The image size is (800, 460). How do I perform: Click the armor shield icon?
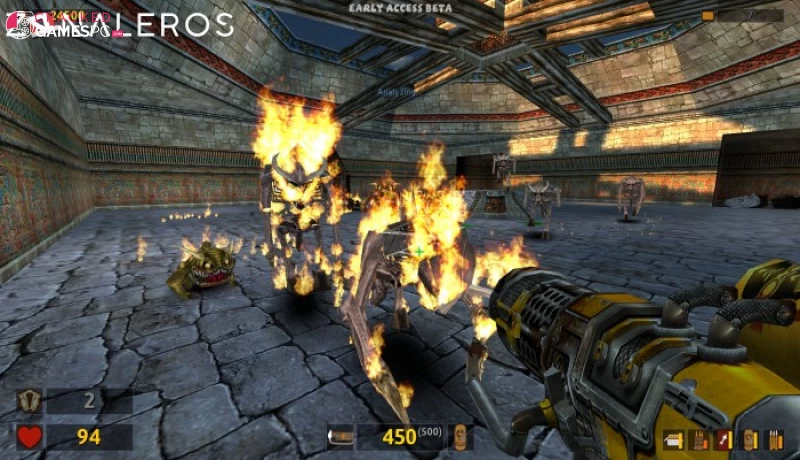28,402
